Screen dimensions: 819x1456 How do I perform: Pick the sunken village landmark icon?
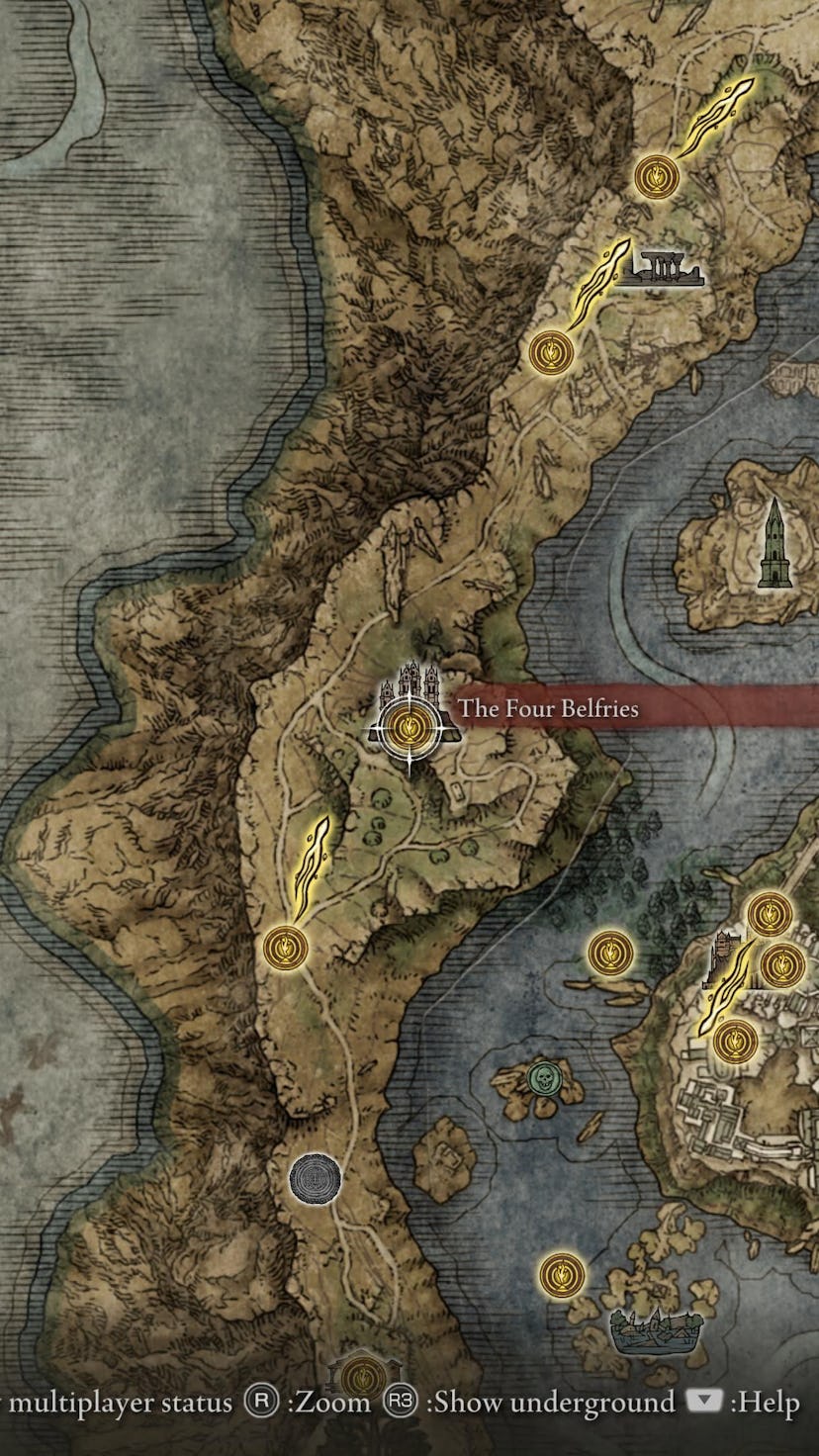pos(649,1330)
